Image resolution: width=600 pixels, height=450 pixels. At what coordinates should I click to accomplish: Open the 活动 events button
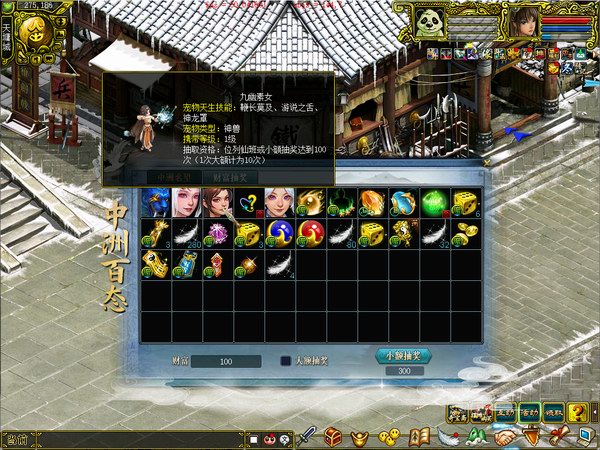529,411
